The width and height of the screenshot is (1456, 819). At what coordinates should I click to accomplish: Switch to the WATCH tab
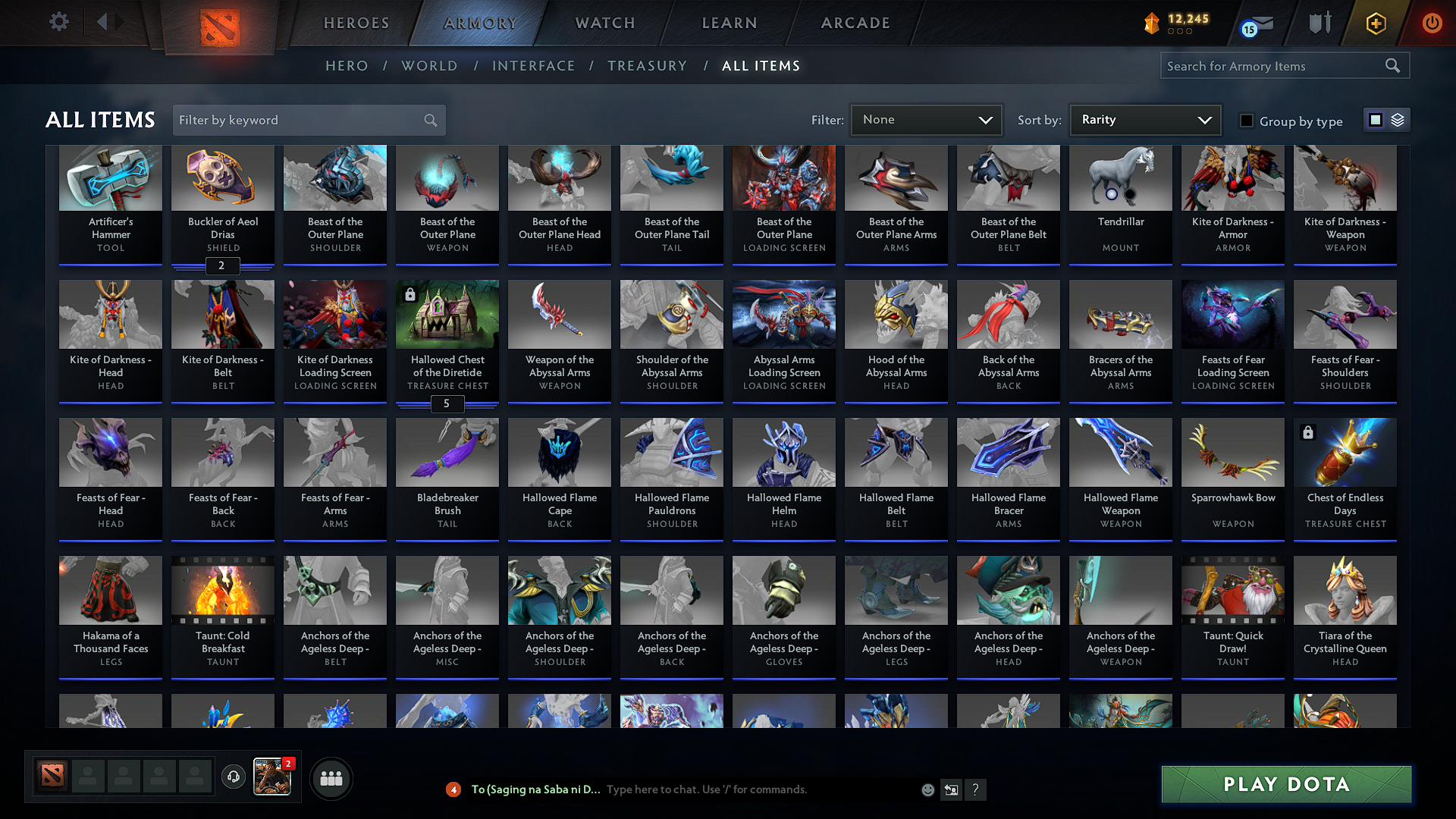coord(603,23)
